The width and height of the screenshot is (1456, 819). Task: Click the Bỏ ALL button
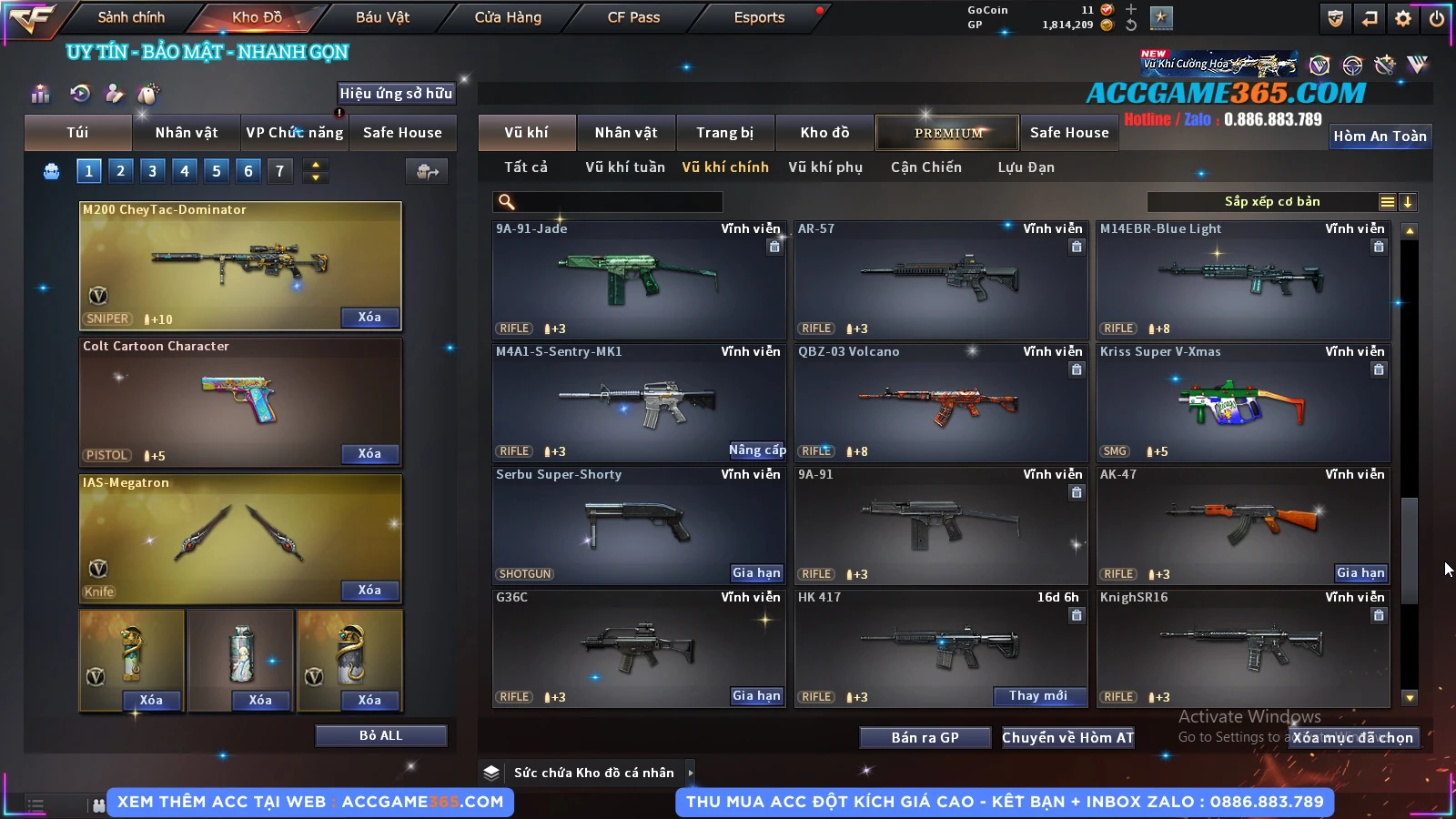[380, 735]
